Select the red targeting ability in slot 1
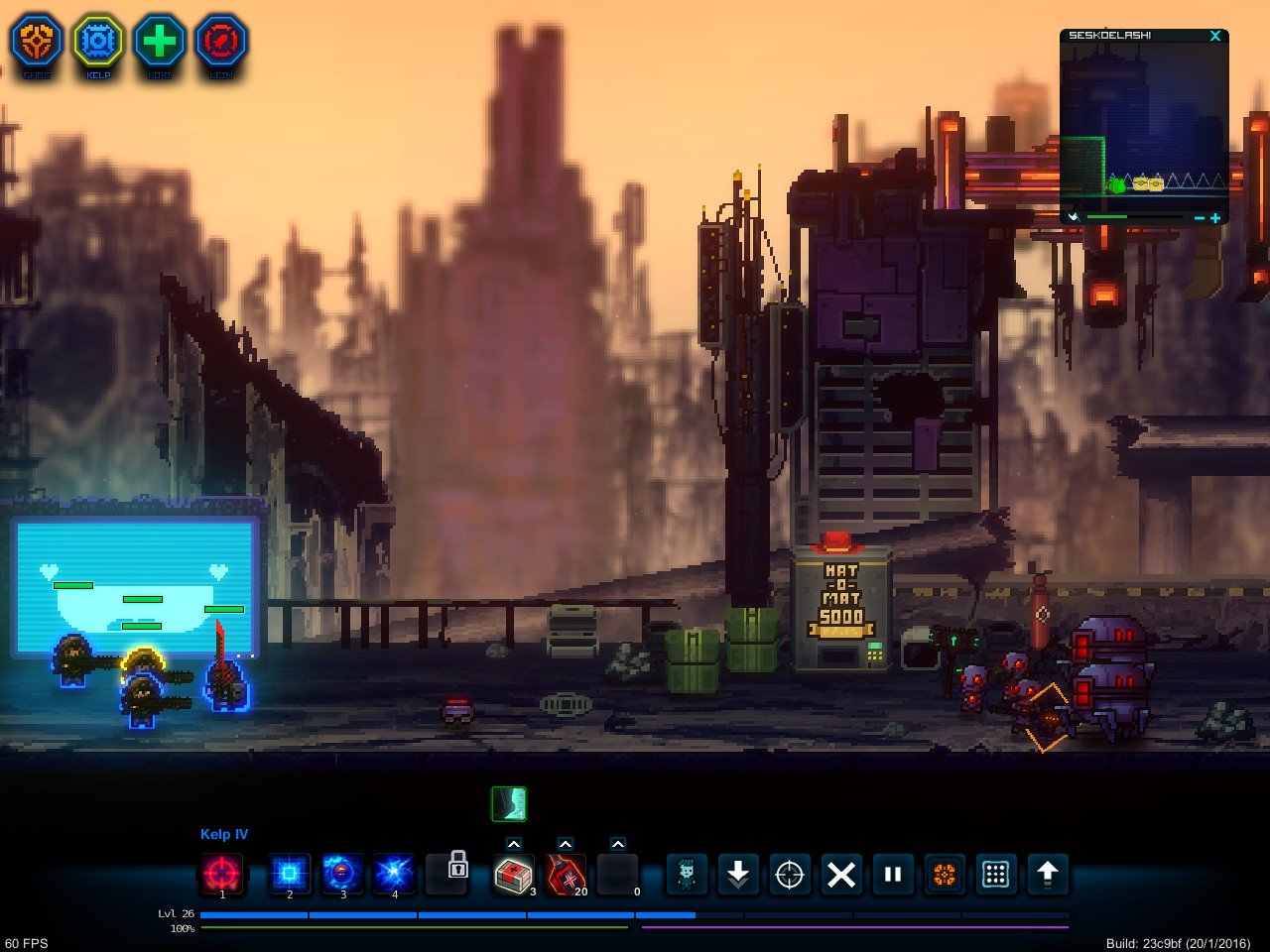This screenshot has width=1270, height=952. point(222,875)
